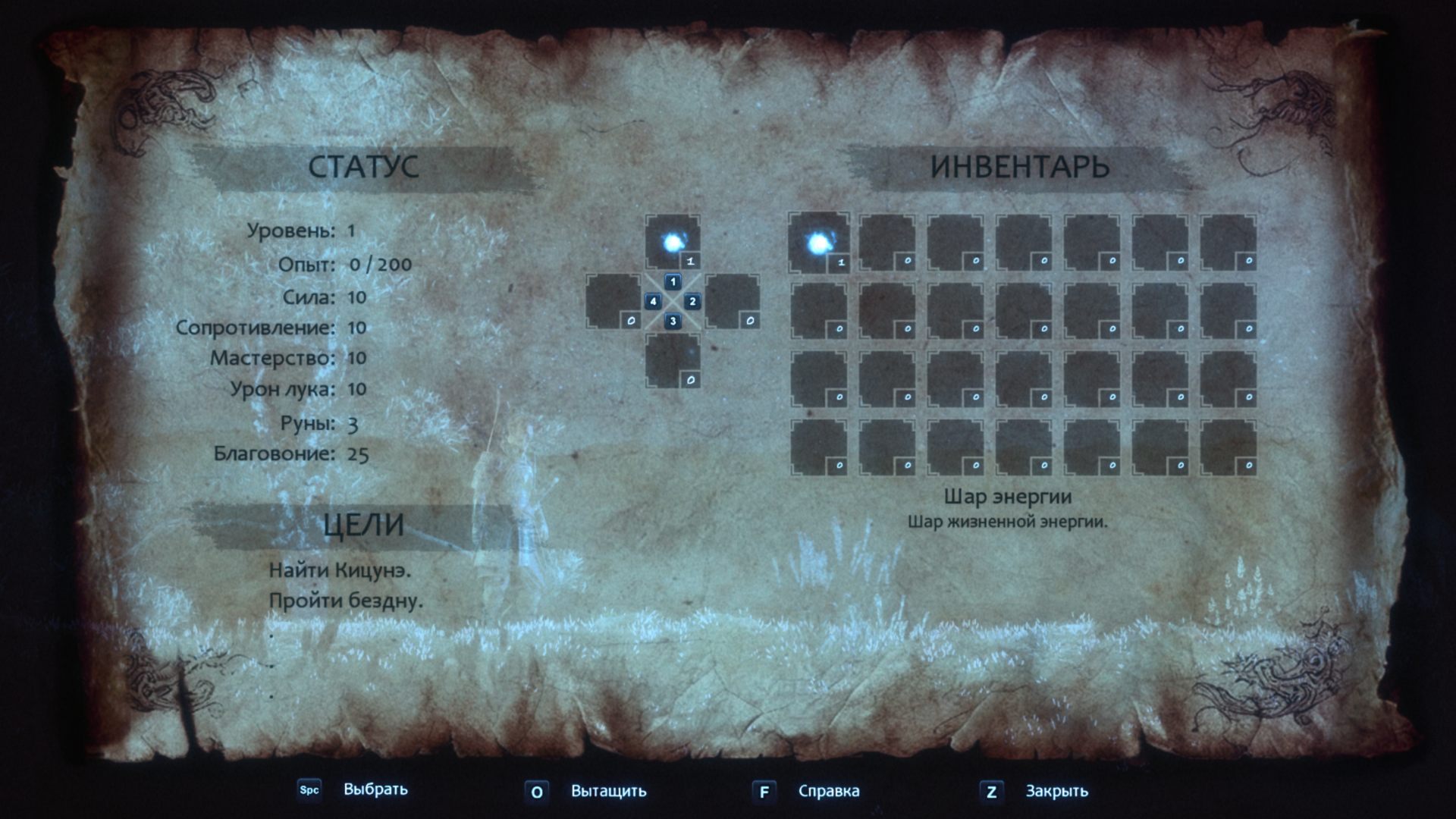Screen dimensions: 1456x819
Task: Select the energy orb in quick slot 1
Action: 673,243
